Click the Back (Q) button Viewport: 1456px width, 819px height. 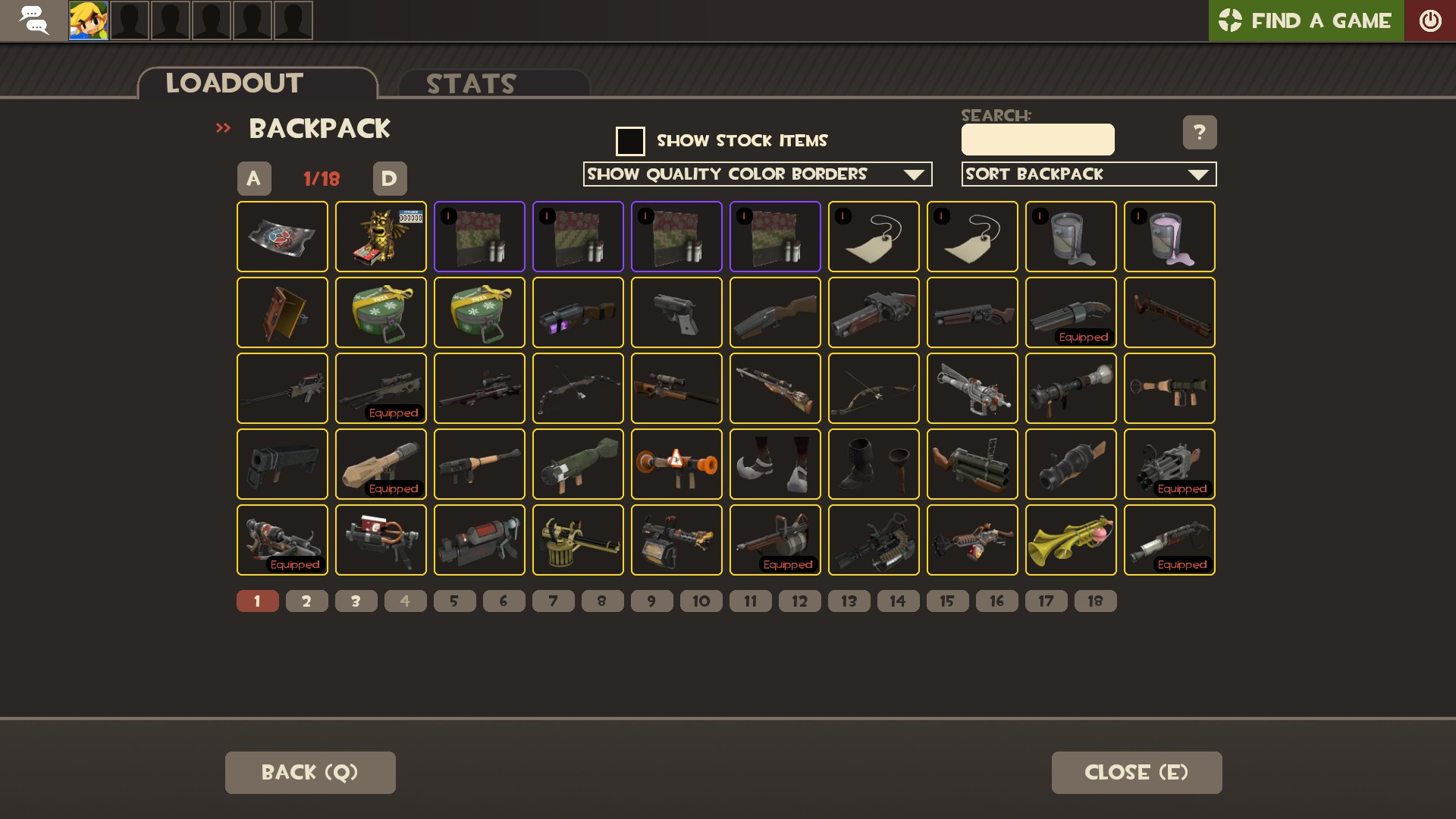[309, 772]
